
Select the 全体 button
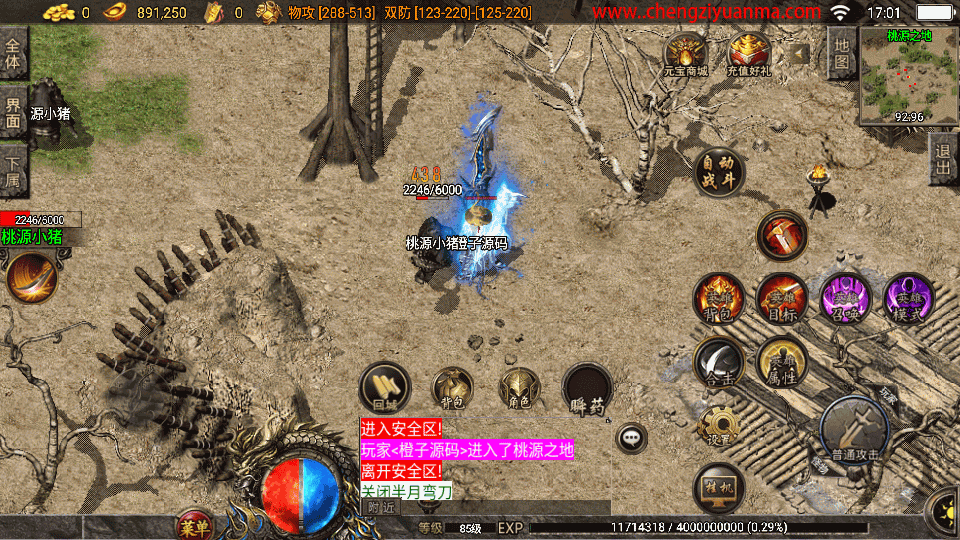coord(13,52)
